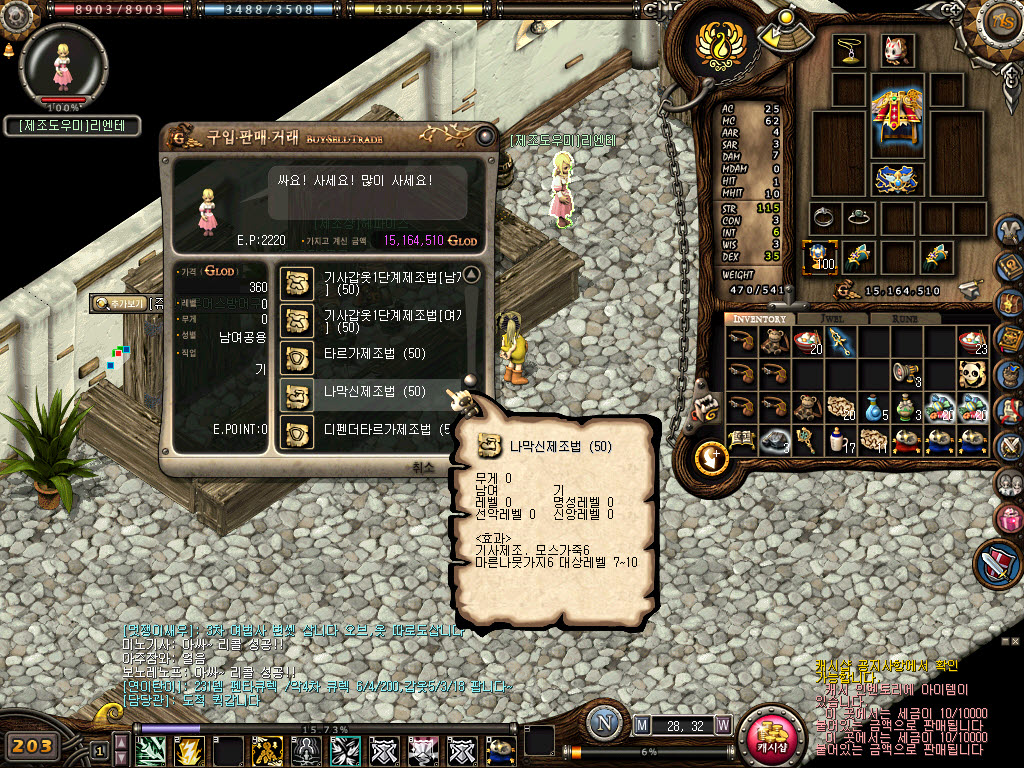The image size is (1024, 768).
Task: Close the Buy-Sell-Trade window with the round button
Action: tap(485, 137)
